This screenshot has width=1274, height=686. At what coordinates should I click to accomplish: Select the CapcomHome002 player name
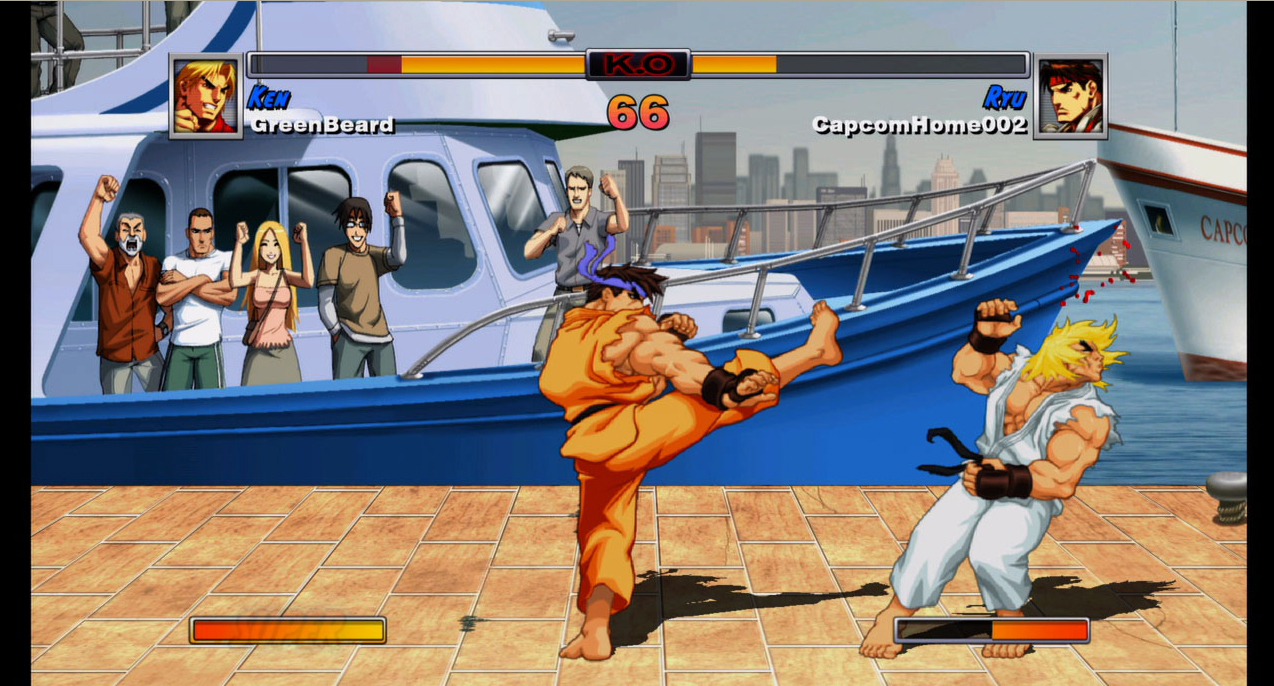pyautogui.click(x=919, y=125)
